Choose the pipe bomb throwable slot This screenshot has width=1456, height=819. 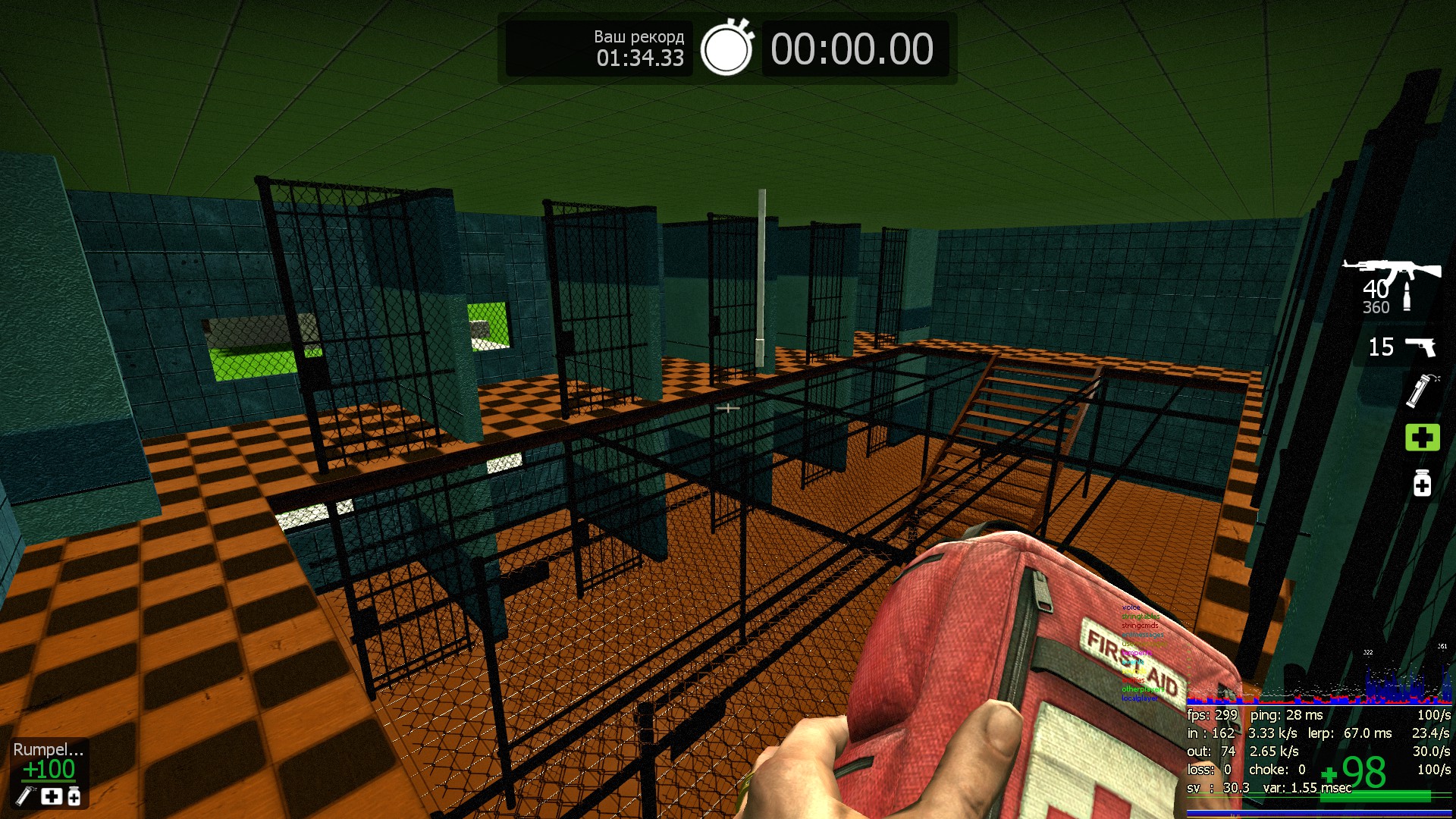(1420, 391)
